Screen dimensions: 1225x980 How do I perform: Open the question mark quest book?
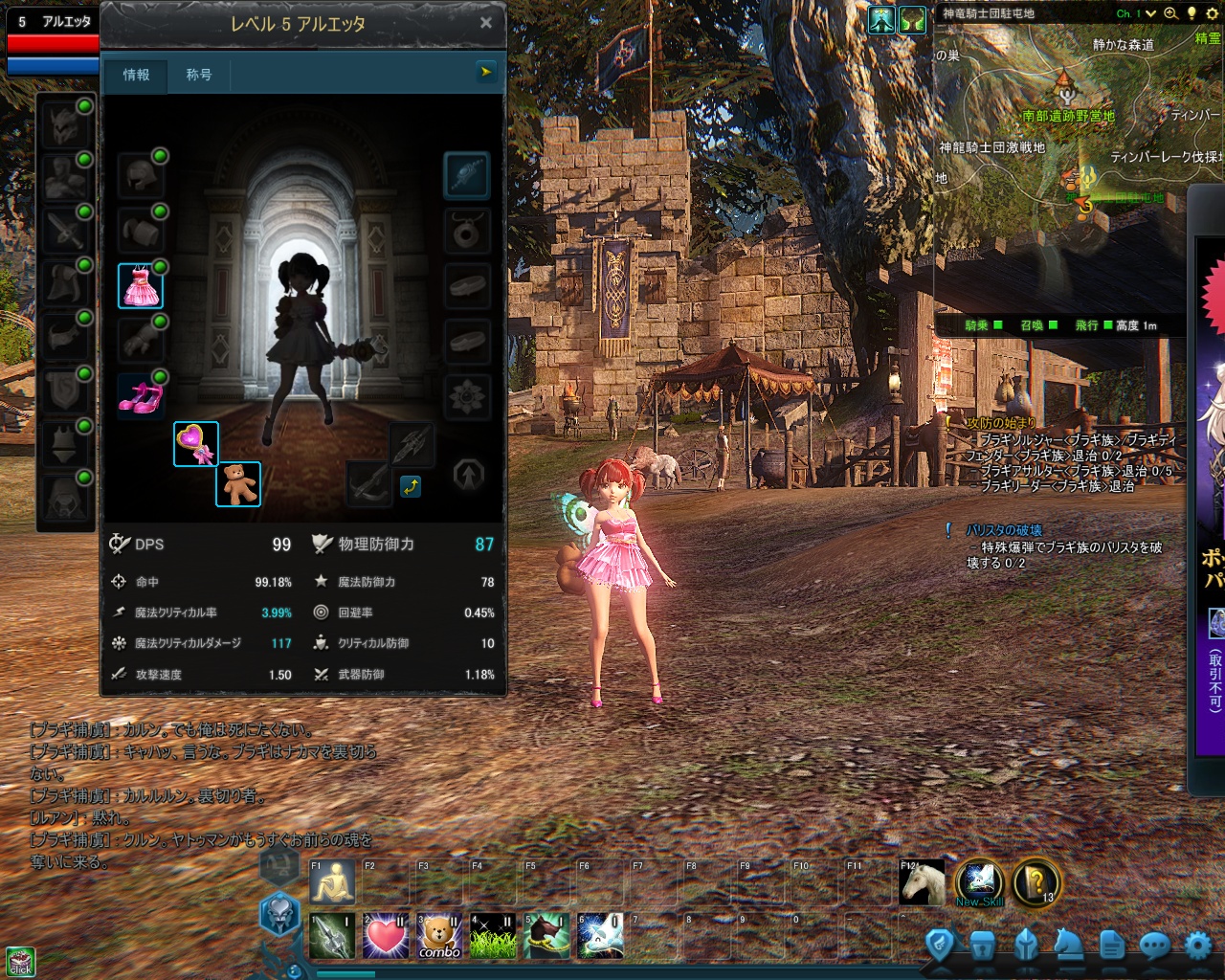point(1036,882)
